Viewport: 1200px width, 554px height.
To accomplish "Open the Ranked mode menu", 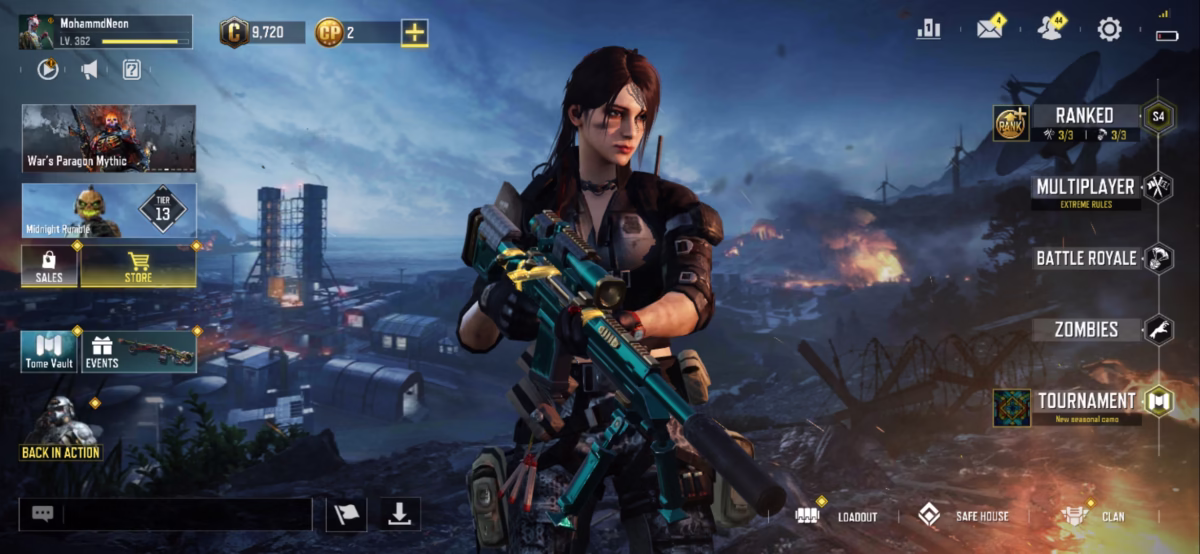I will pyautogui.click(x=1084, y=117).
